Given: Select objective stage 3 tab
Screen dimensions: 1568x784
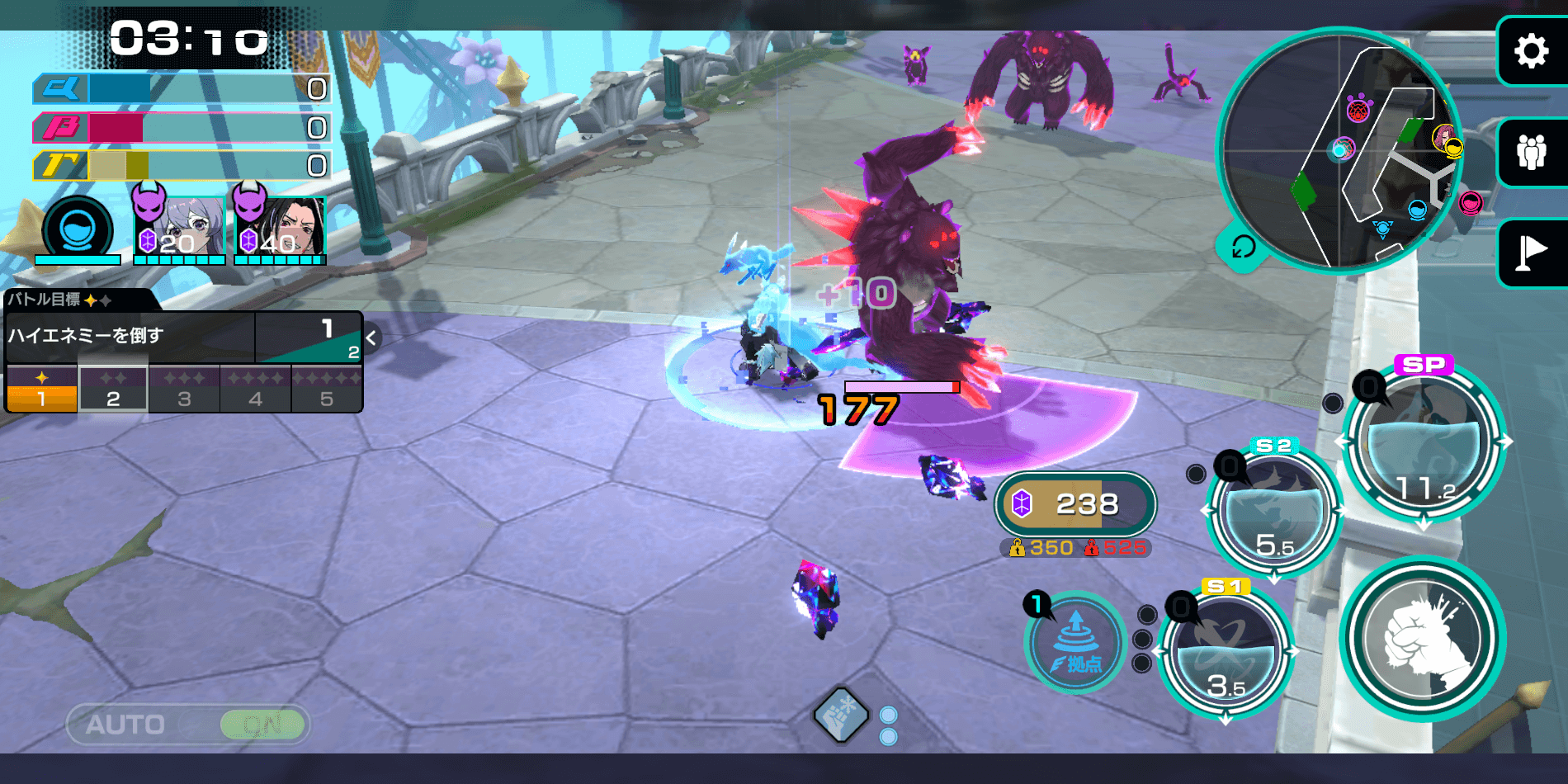Looking at the screenshot, I should coord(184,389).
